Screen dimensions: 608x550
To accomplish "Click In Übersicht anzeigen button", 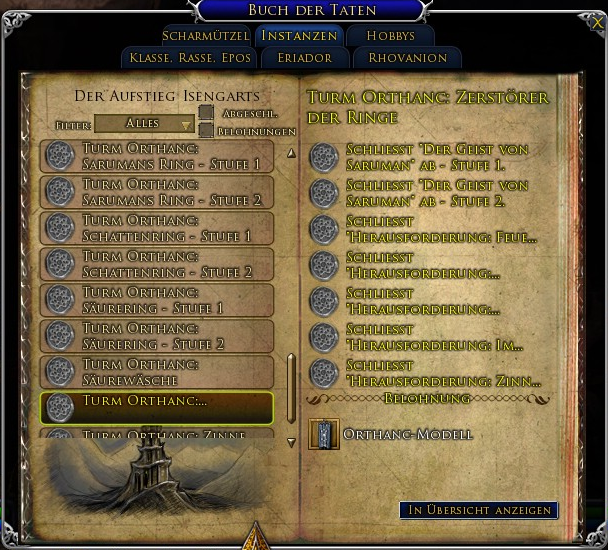I will (x=478, y=510).
